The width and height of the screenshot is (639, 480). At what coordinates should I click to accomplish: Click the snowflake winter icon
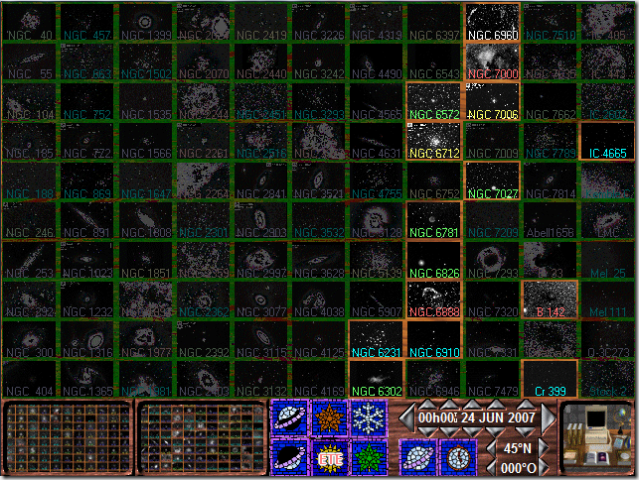(x=369, y=417)
